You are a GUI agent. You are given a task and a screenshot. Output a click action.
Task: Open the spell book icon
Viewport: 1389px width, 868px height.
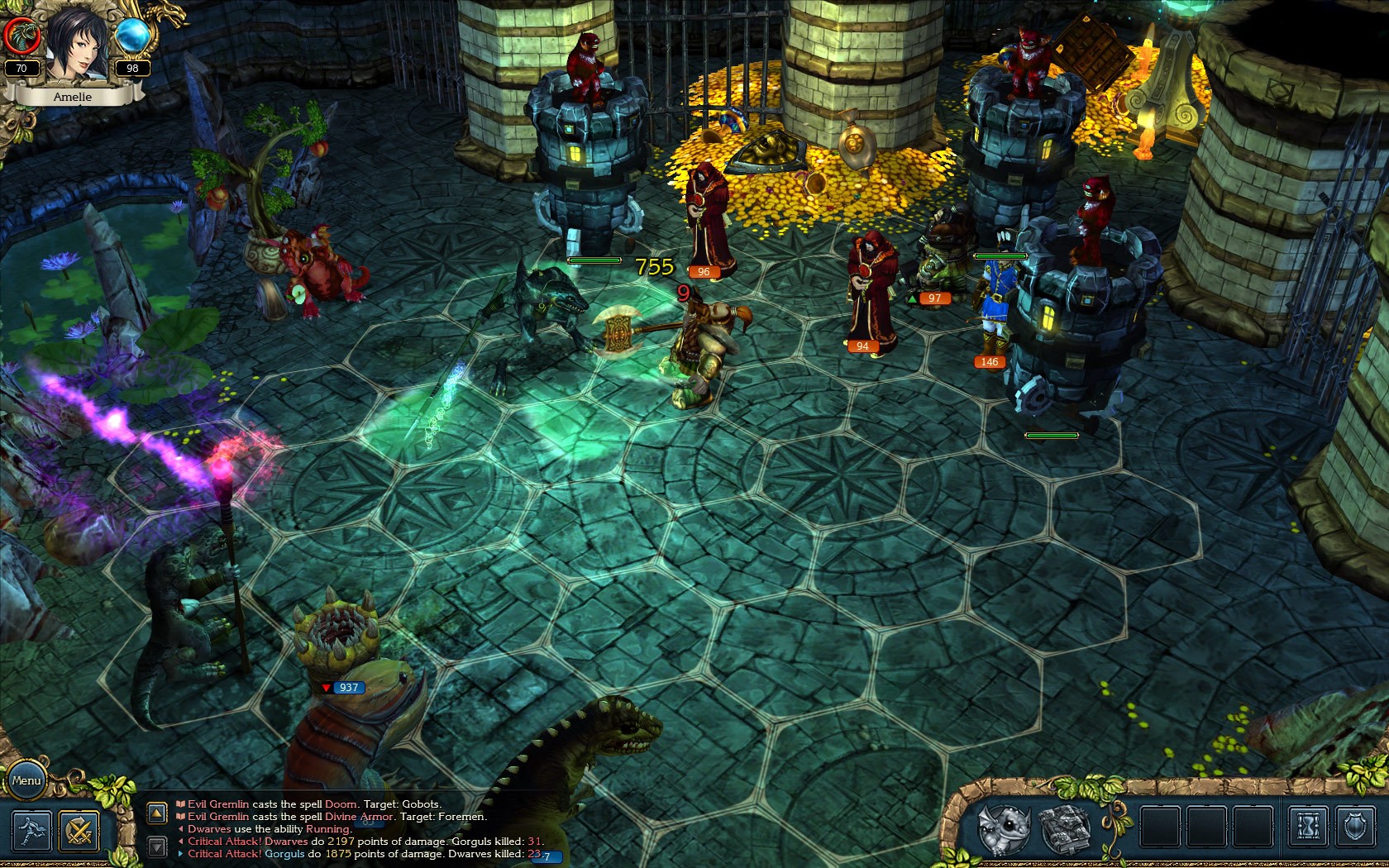point(1063,827)
